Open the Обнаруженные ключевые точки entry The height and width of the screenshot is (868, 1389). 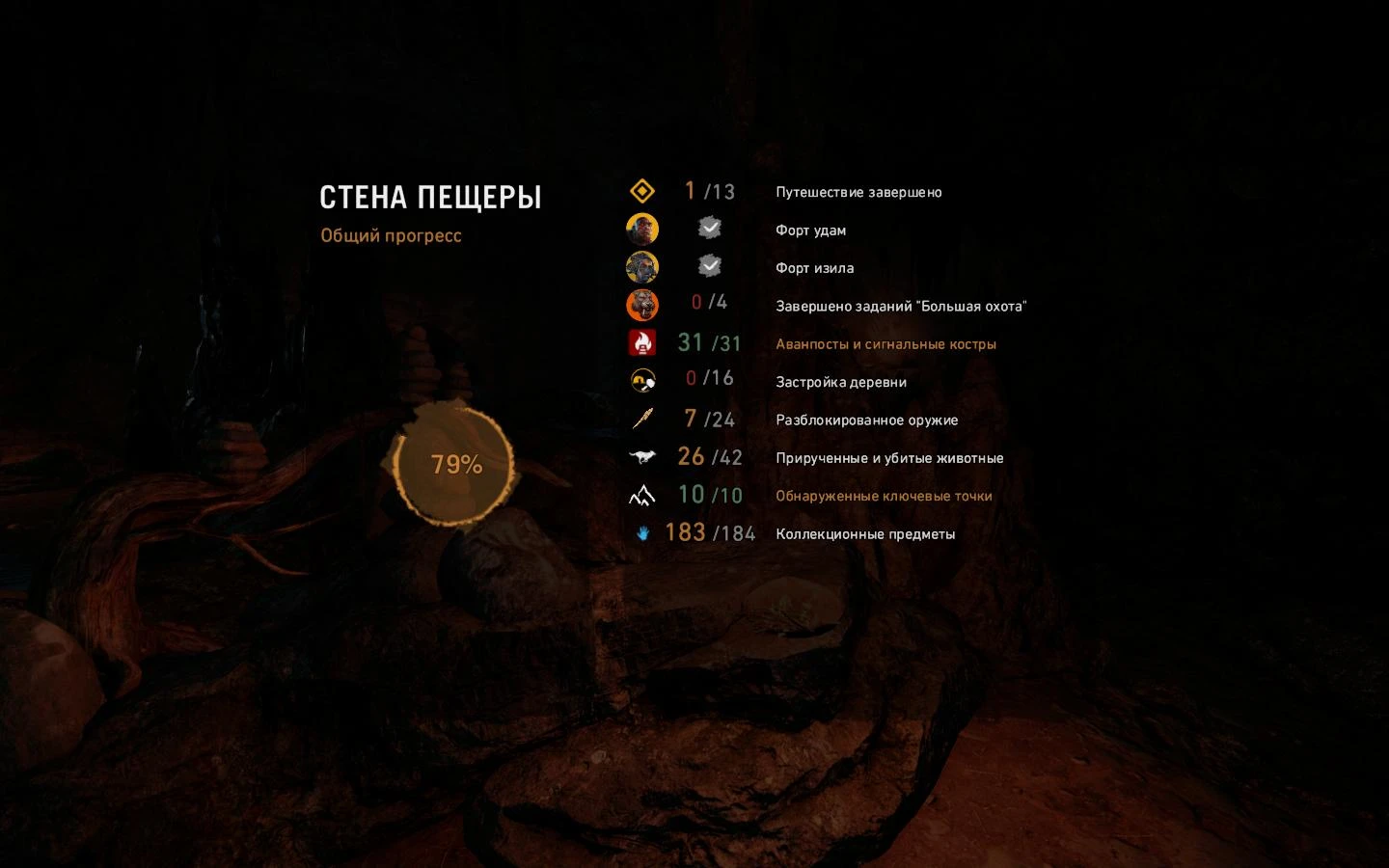(884, 496)
